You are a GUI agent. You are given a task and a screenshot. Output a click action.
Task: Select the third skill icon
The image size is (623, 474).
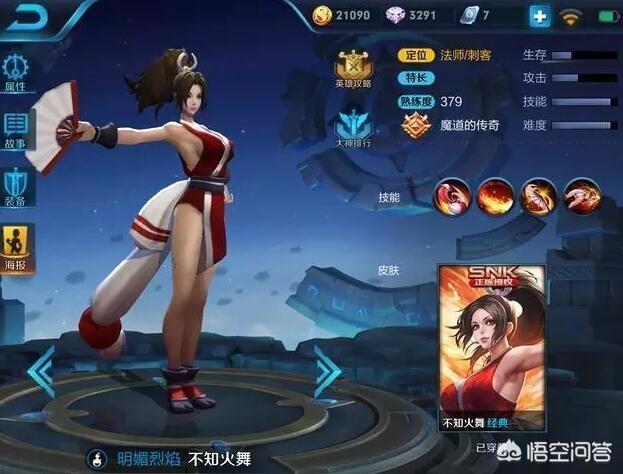coord(538,197)
